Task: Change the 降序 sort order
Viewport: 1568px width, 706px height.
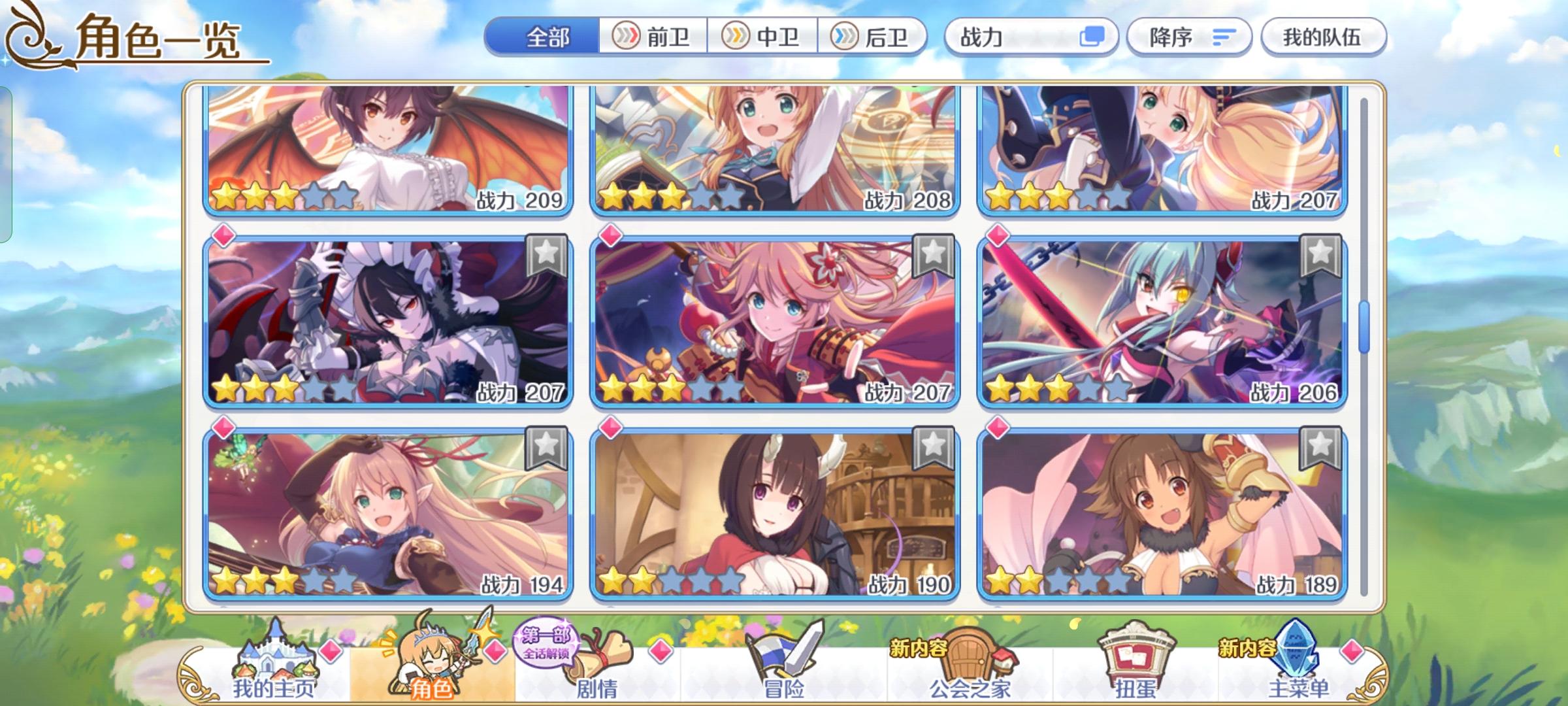Action: coord(1189,37)
